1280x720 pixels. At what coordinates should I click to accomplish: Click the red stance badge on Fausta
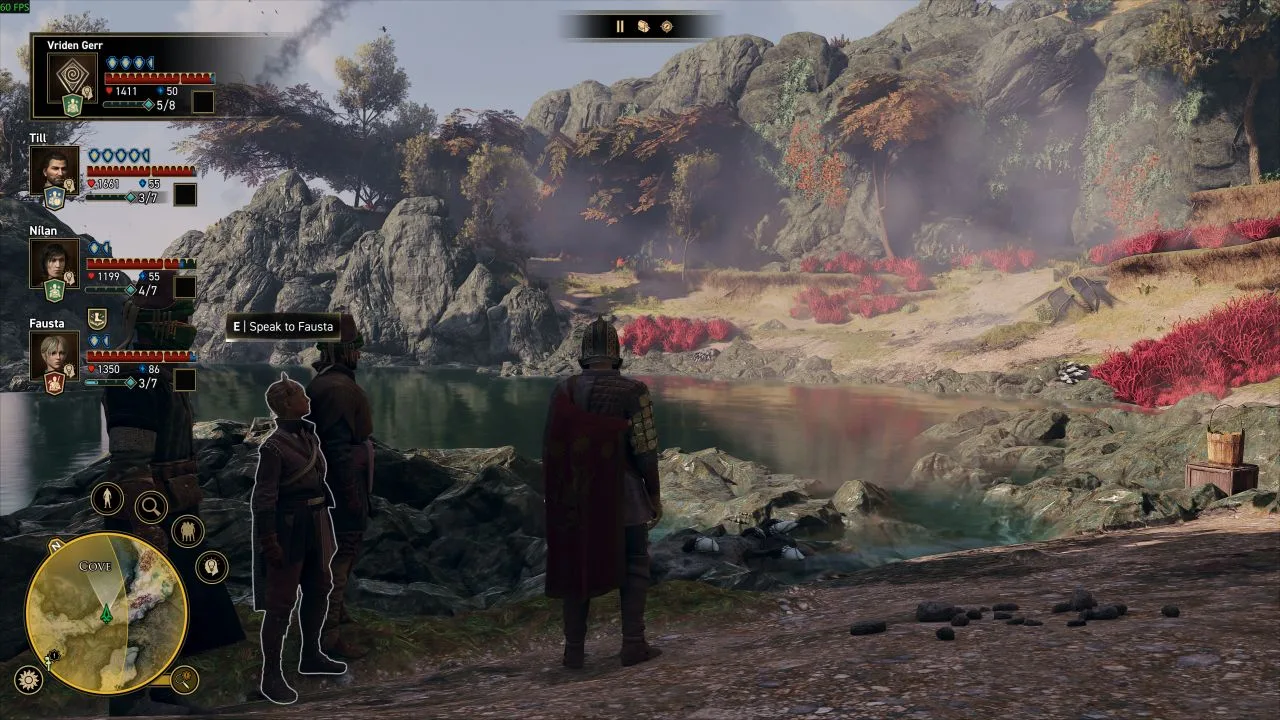(x=54, y=384)
